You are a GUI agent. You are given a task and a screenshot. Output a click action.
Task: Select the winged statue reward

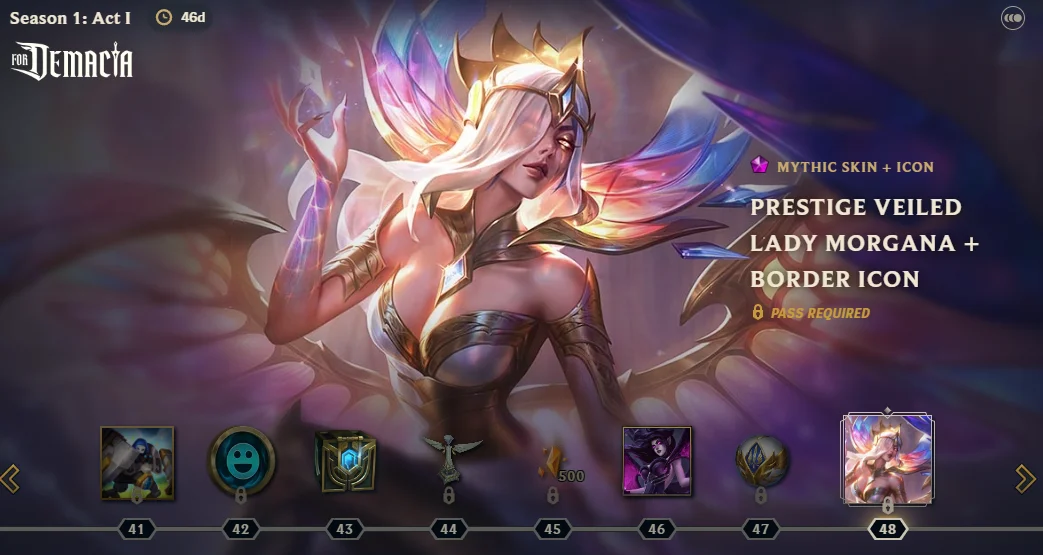[x=450, y=456]
